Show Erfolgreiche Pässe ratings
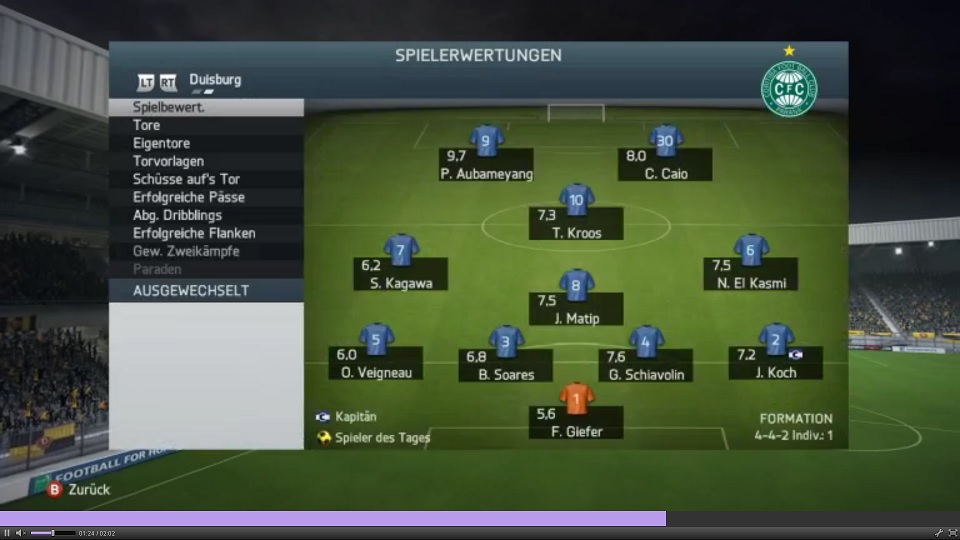The width and height of the screenshot is (960, 540). click(188, 197)
